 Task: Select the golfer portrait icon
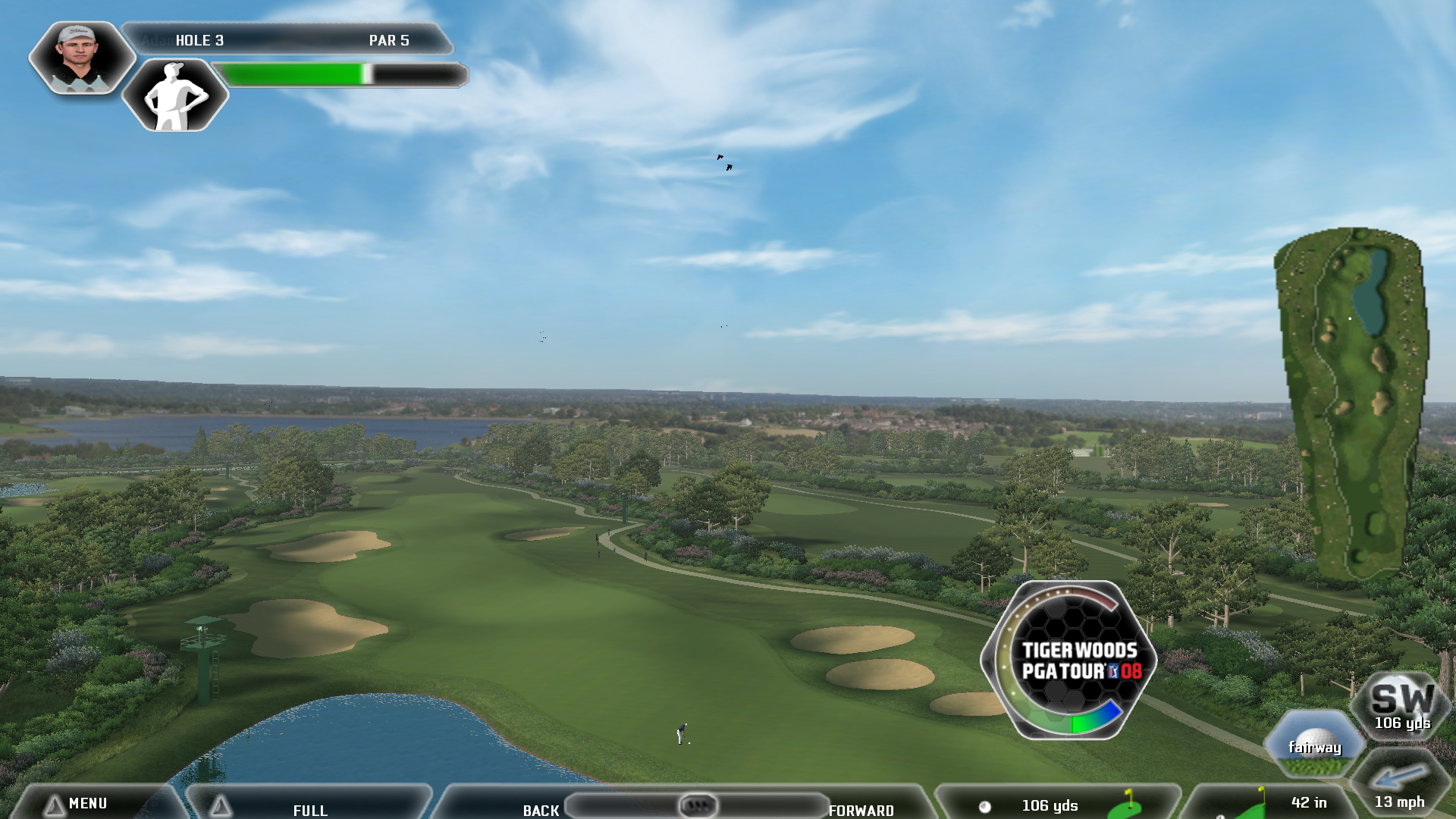[80, 57]
